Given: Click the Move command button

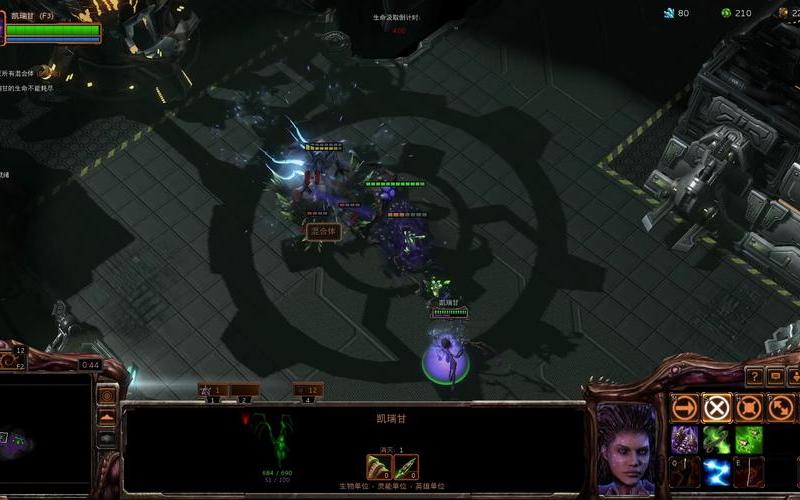Looking at the screenshot, I should tap(684, 407).
